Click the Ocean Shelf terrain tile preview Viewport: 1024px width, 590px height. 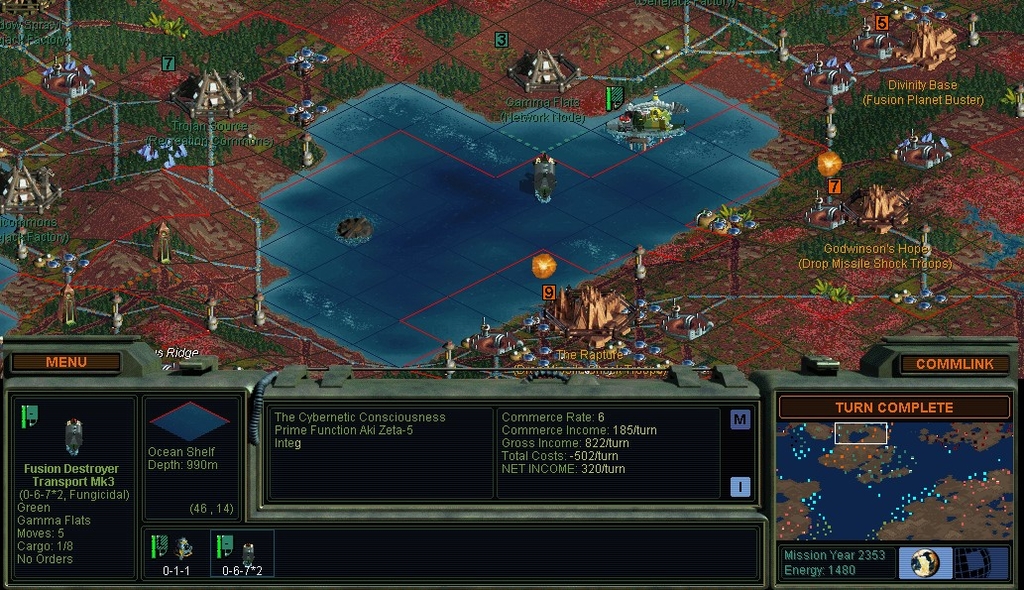click(x=190, y=420)
